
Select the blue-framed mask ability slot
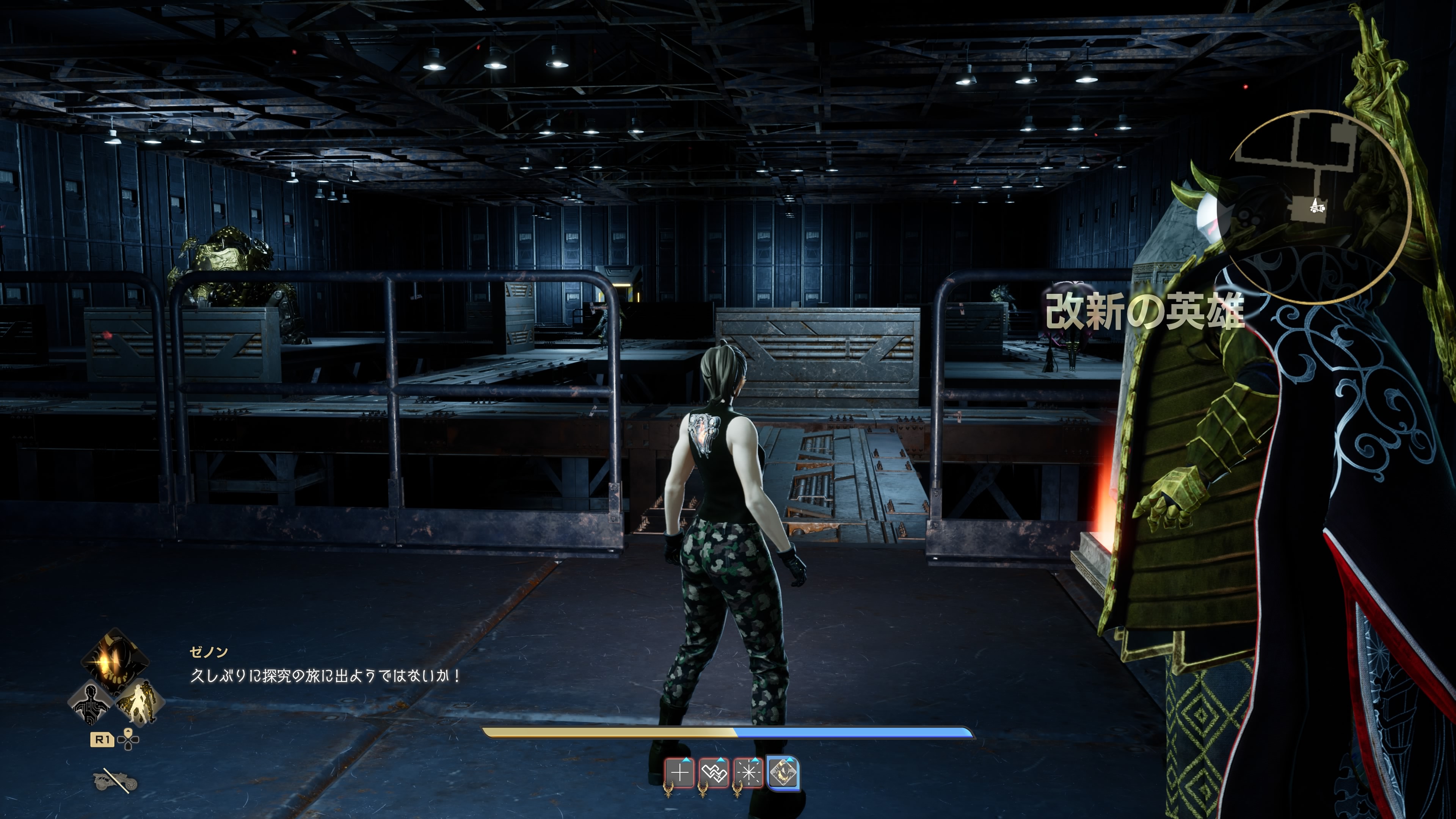[x=783, y=773]
